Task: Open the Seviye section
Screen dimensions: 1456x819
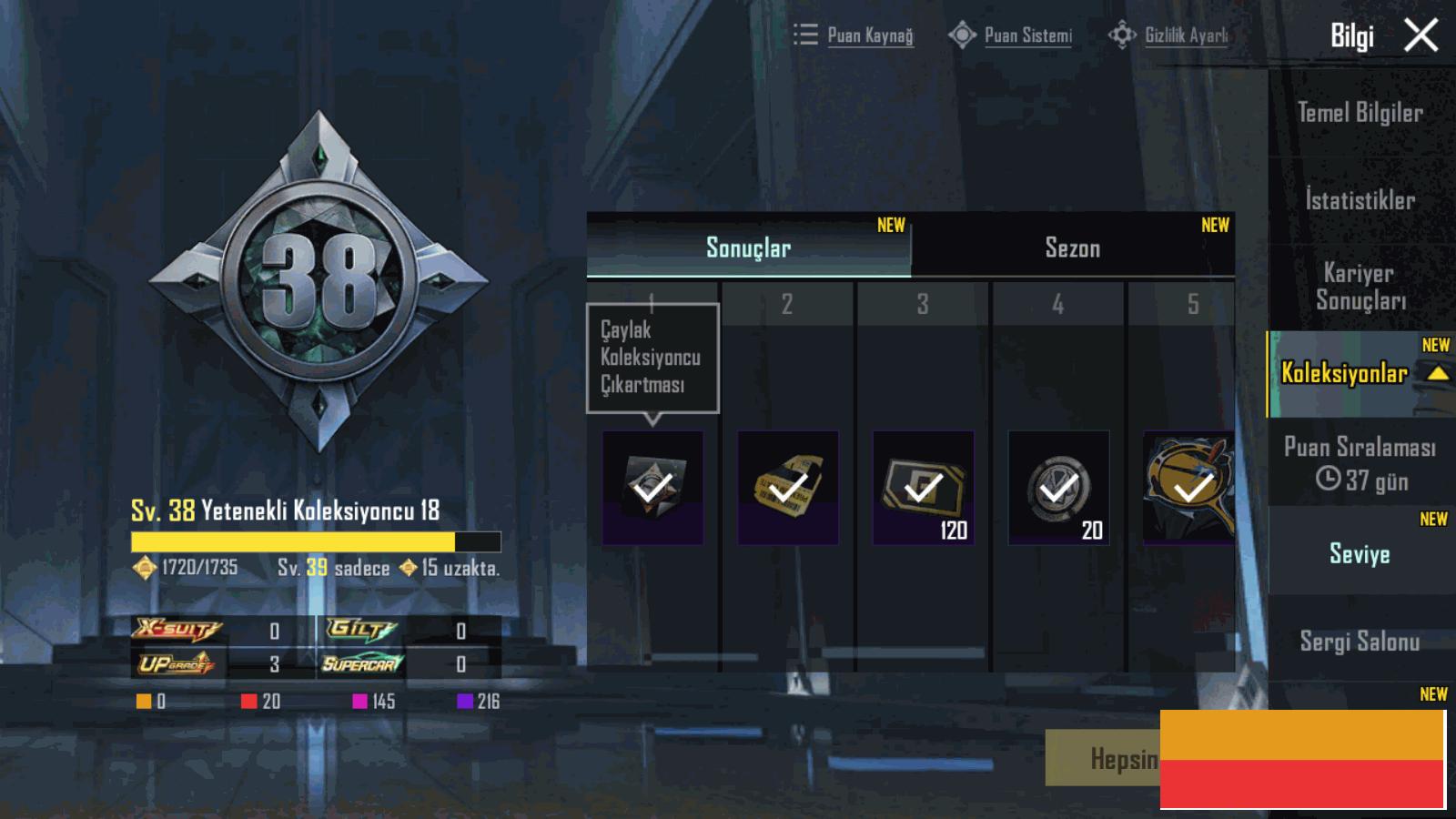Action: click(x=1360, y=553)
